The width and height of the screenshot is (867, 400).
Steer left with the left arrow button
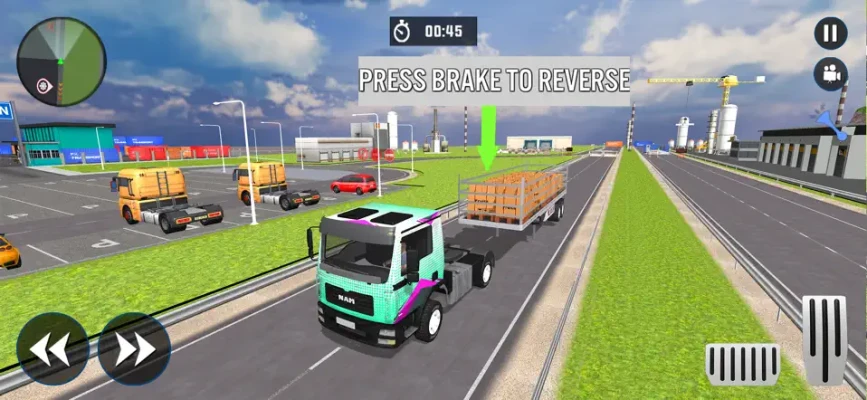pos(52,348)
